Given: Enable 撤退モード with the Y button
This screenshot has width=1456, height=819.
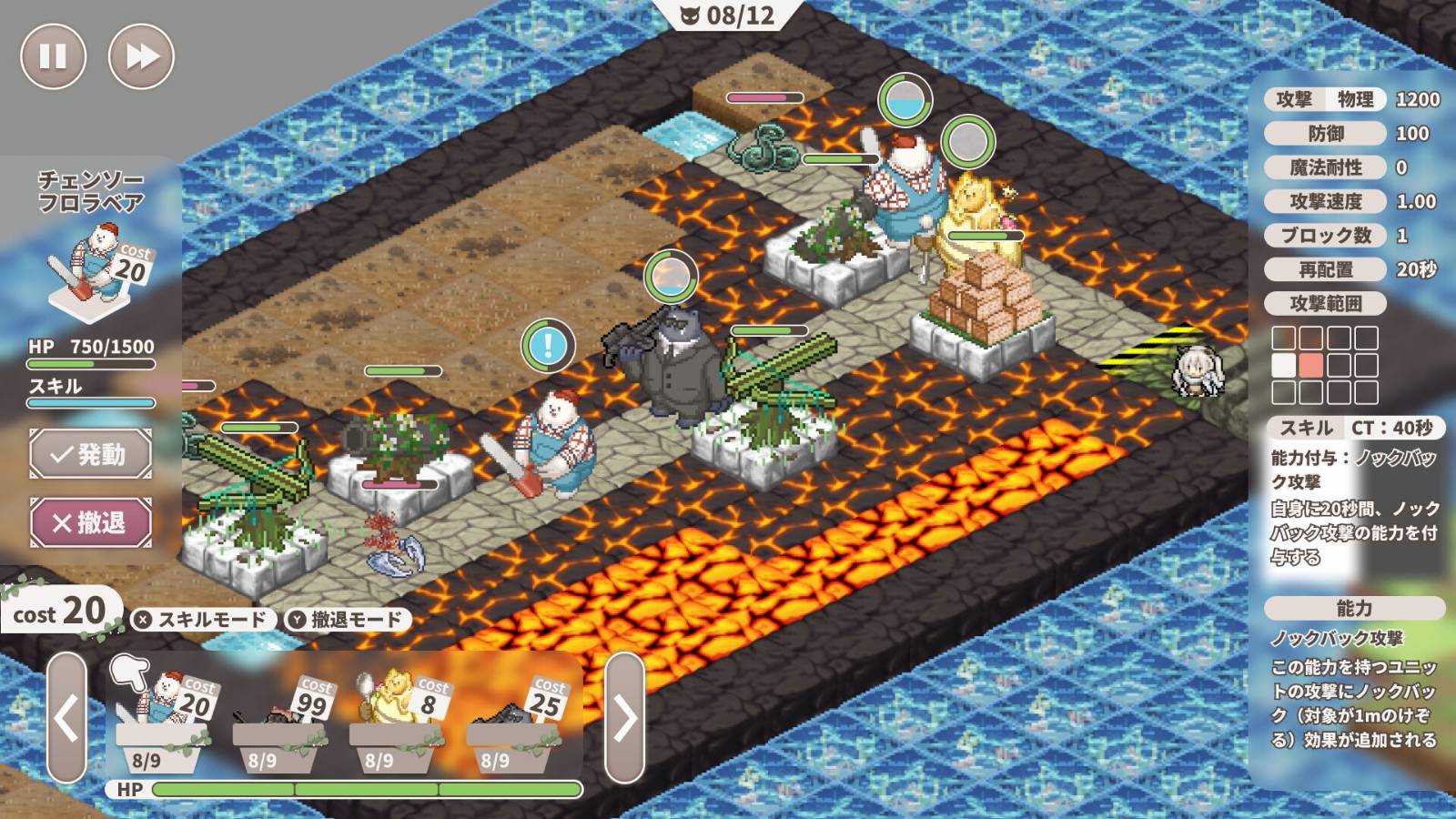Looking at the screenshot, I should pyautogui.click(x=346, y=617).
